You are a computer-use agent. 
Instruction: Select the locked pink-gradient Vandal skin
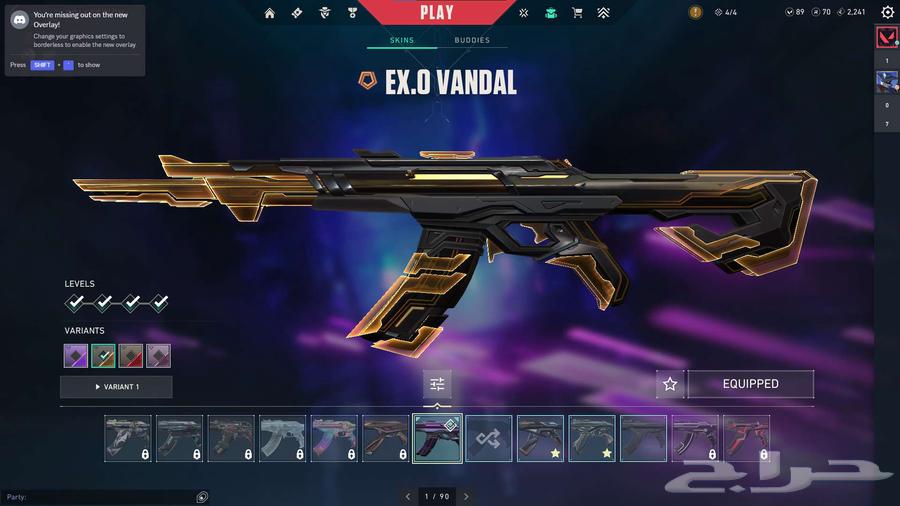pyautogui.click(x=334, y=438)
